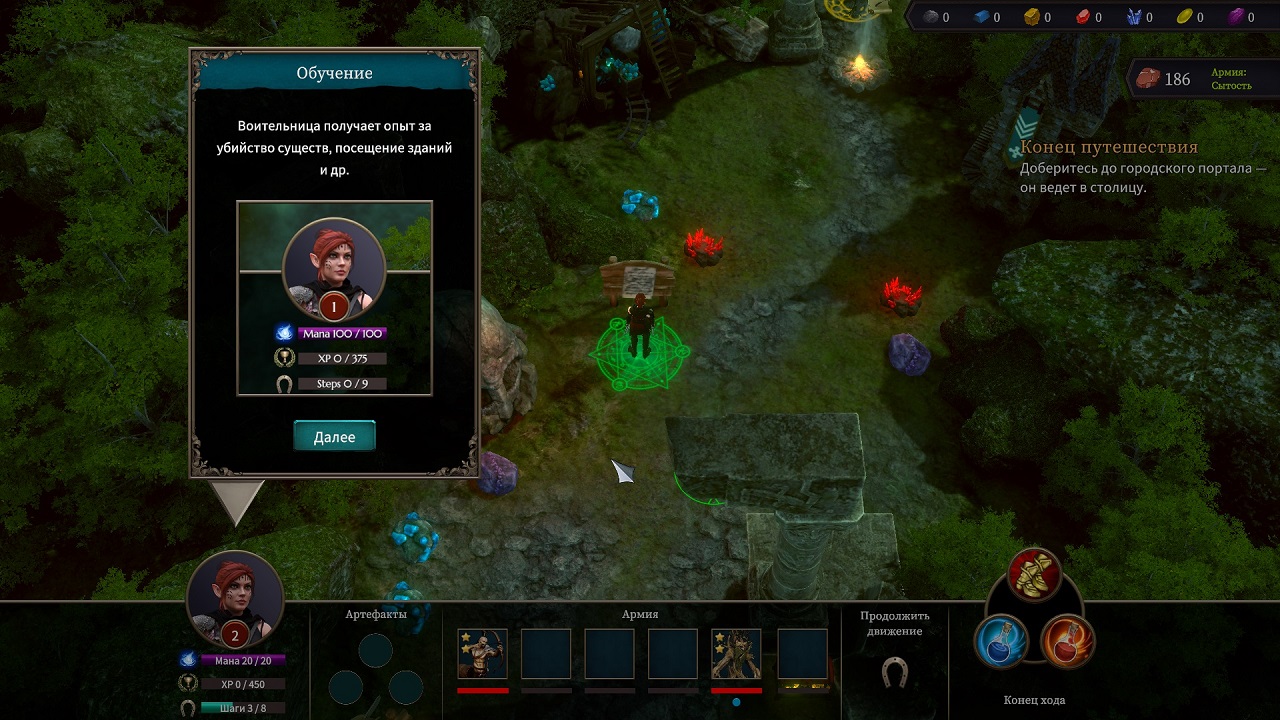Click the Далее button in the tutorial
This screenshot has width=1280, height=720.
point(334,437)
